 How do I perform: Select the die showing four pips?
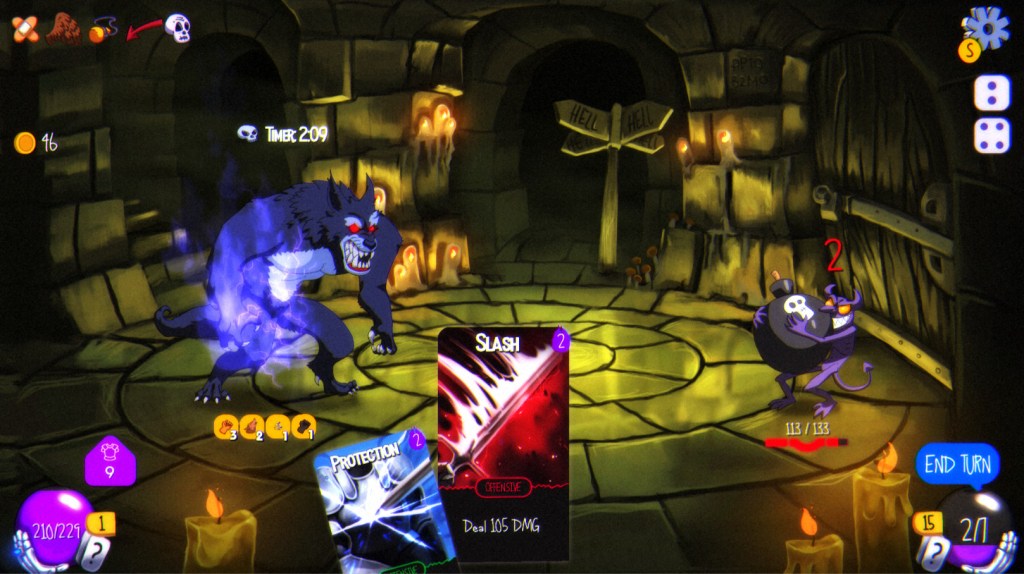pos(991,135)
